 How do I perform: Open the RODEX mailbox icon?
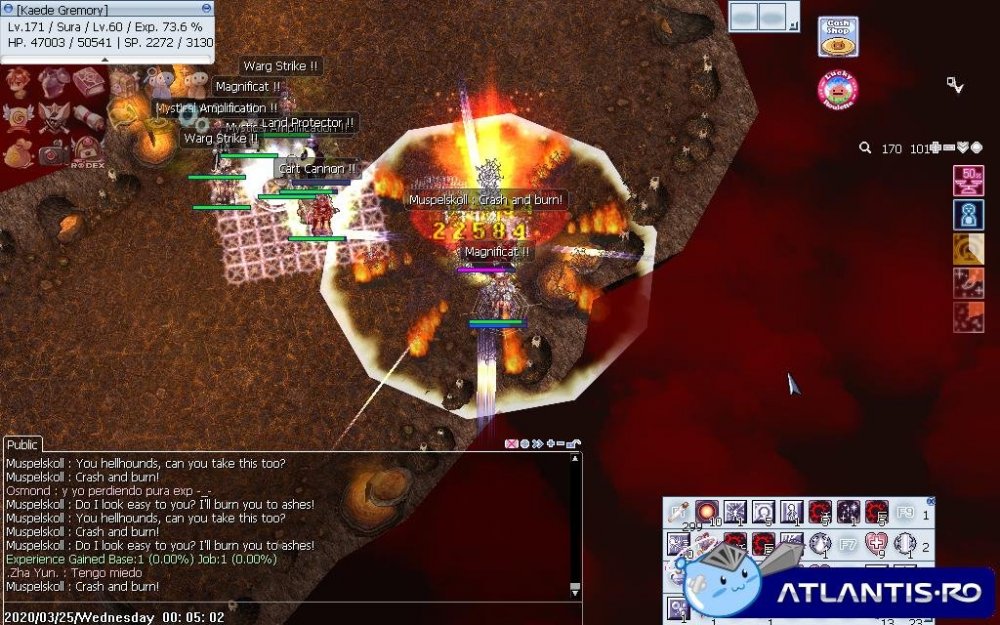tap(87, 152)
